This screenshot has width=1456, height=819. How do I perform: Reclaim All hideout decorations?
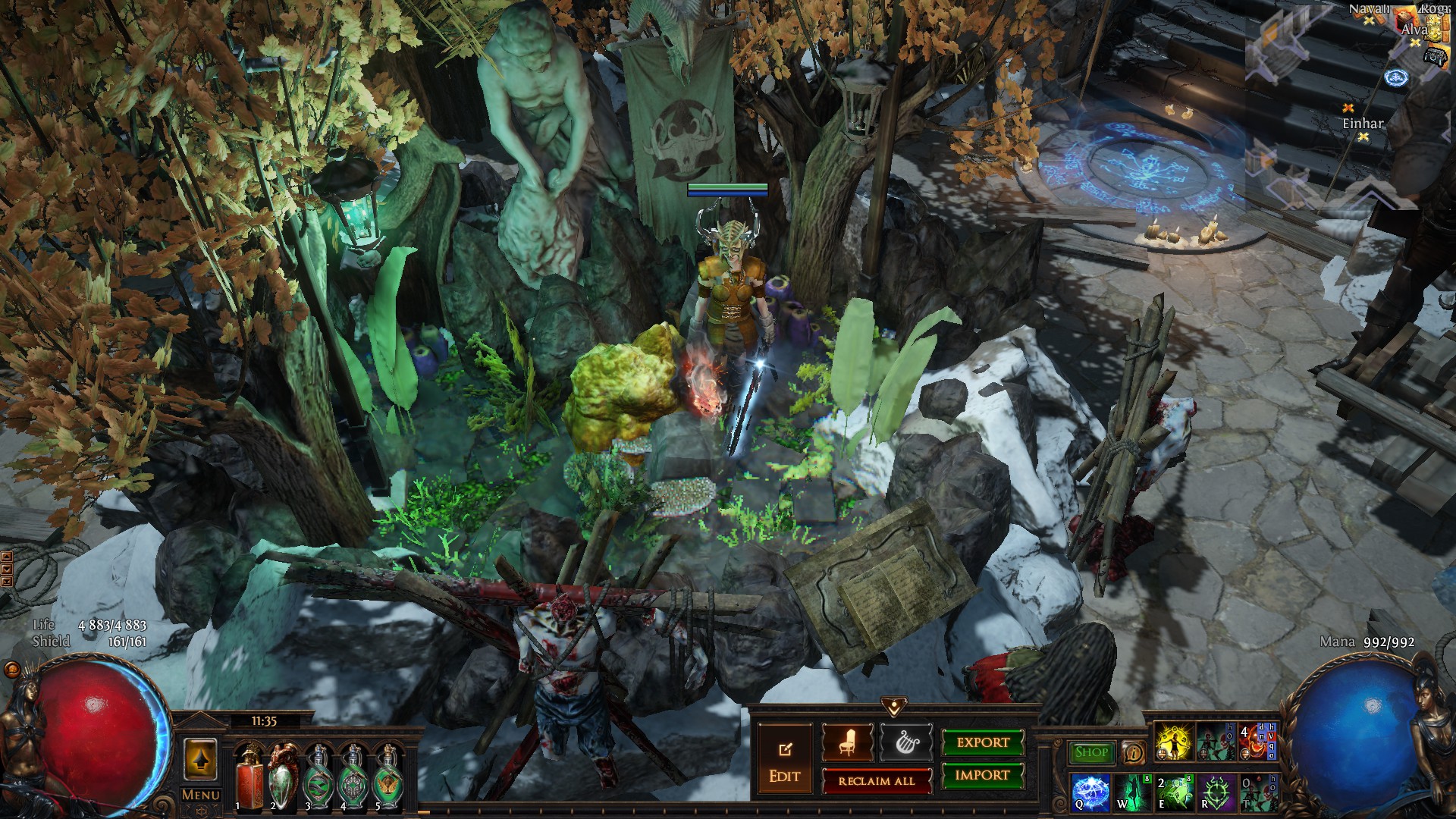[x=877, y=781]
